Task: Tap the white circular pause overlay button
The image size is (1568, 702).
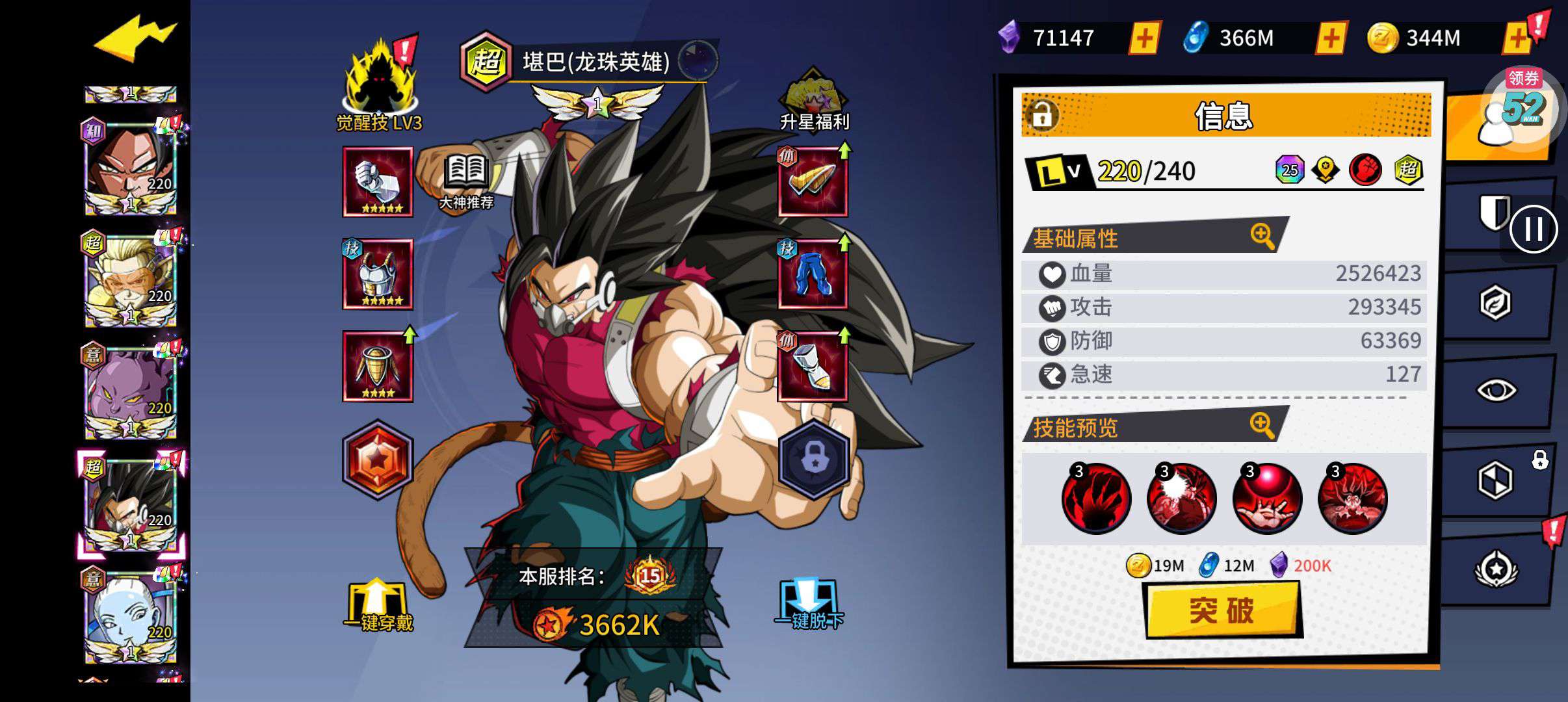Action: coord(1534,229)
